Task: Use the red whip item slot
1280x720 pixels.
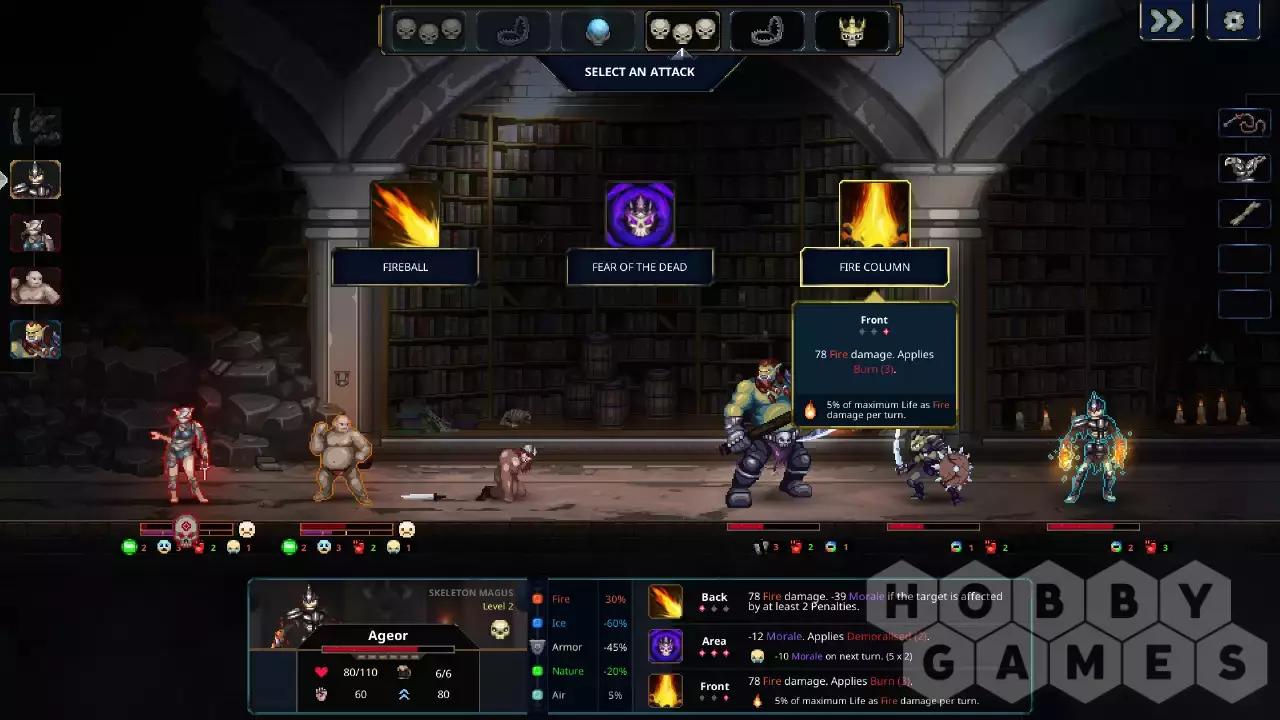Action: point(1244,123)
